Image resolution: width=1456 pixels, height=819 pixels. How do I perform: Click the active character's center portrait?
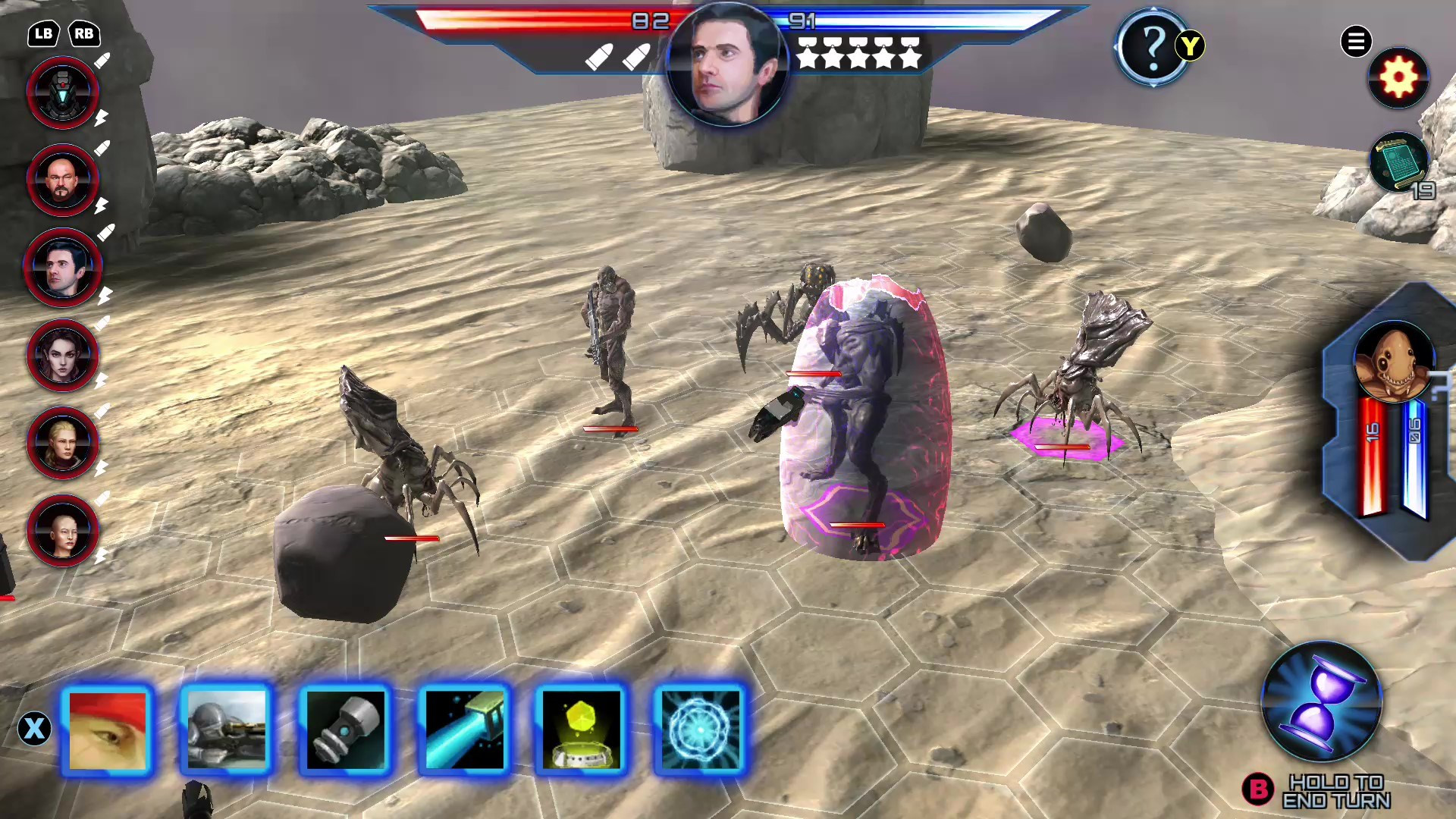[726, 66]
